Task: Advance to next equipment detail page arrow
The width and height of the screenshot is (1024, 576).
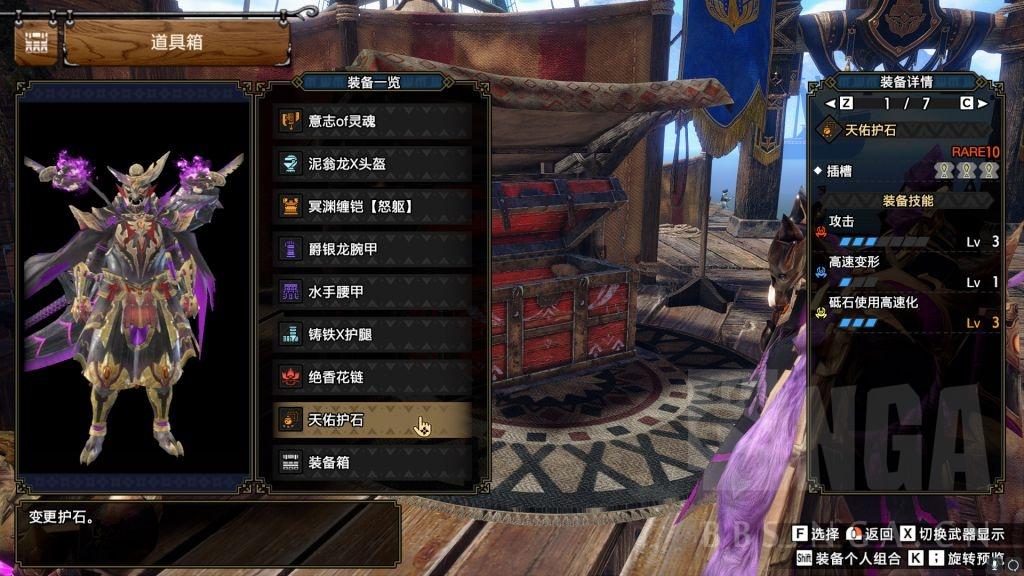Action: coord(982,103)
